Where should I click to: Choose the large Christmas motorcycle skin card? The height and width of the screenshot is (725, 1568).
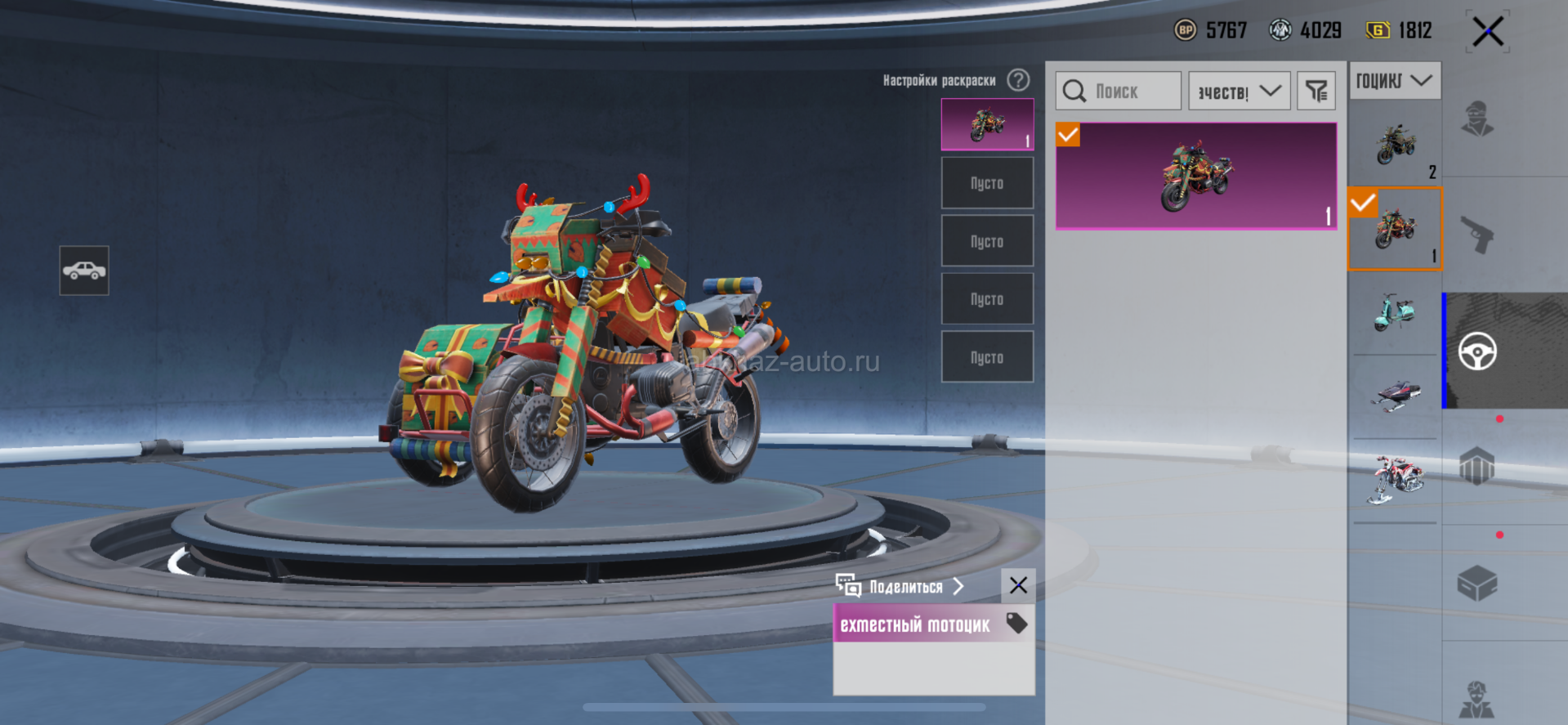[1196, 176]
